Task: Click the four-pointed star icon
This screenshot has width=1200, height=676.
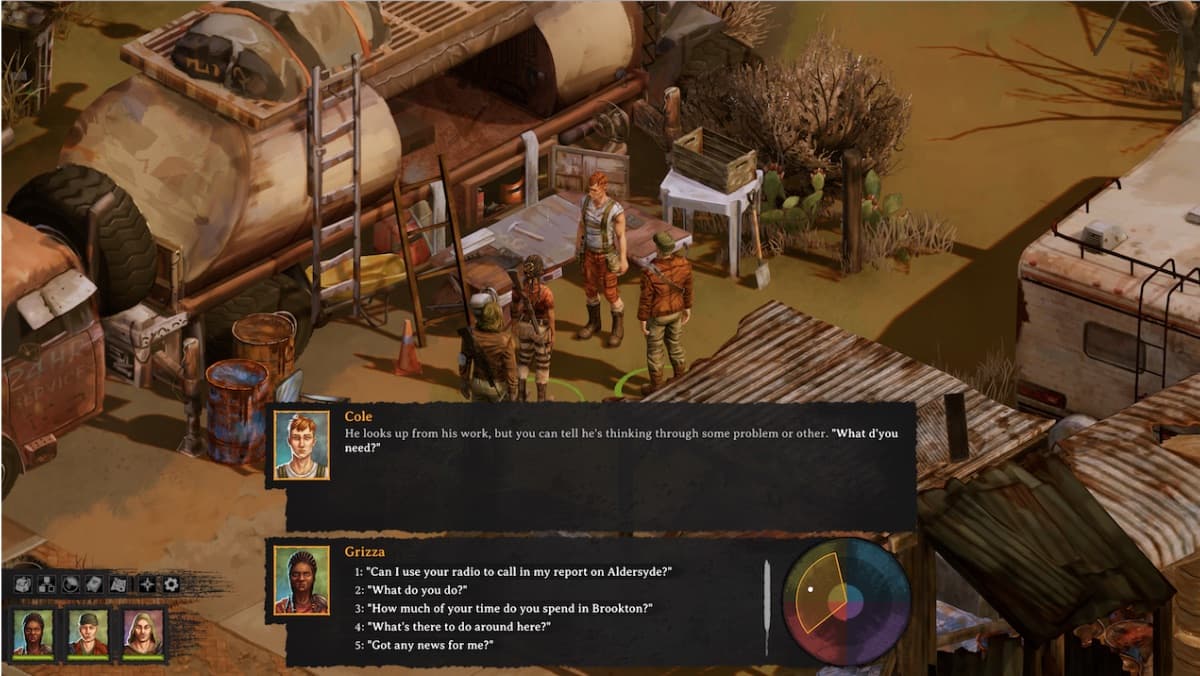Action: click(147, 584)
